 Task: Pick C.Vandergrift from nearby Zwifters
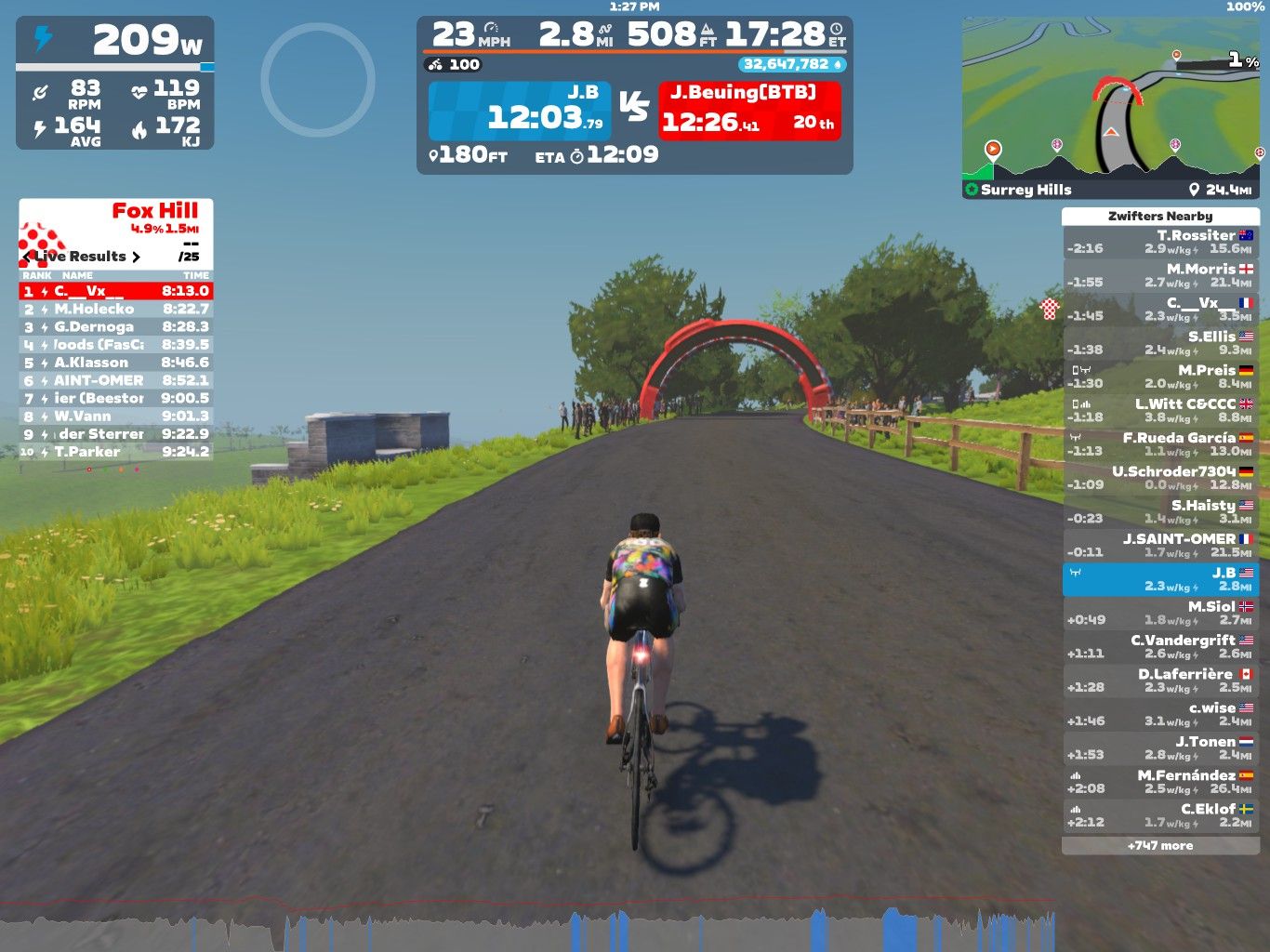(x=1160, y=646)
